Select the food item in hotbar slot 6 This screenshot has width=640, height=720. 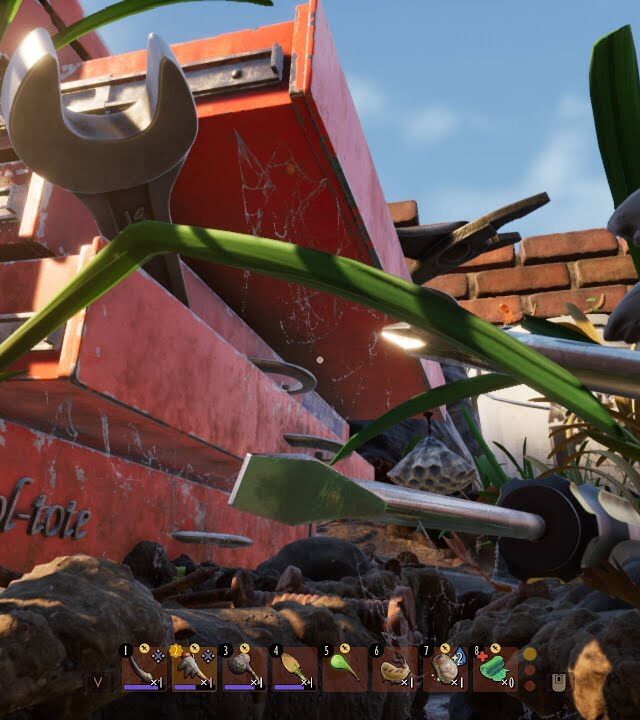point(394,668)
